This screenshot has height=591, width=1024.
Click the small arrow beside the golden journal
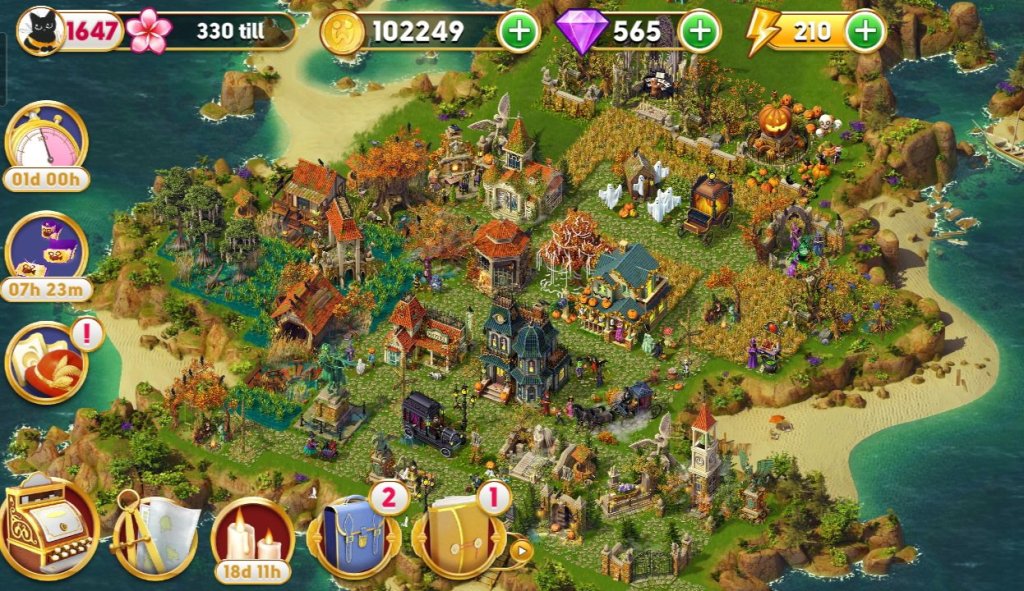pyautogui.click(x=520, y=548)
